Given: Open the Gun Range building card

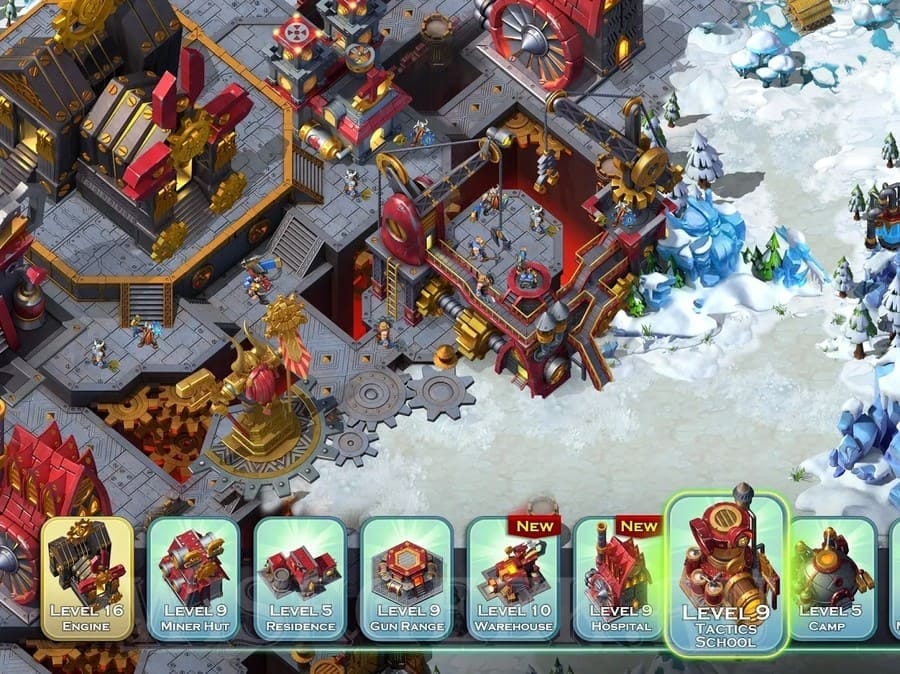Looking at the screenshot, I should click(x=407, y=578).
